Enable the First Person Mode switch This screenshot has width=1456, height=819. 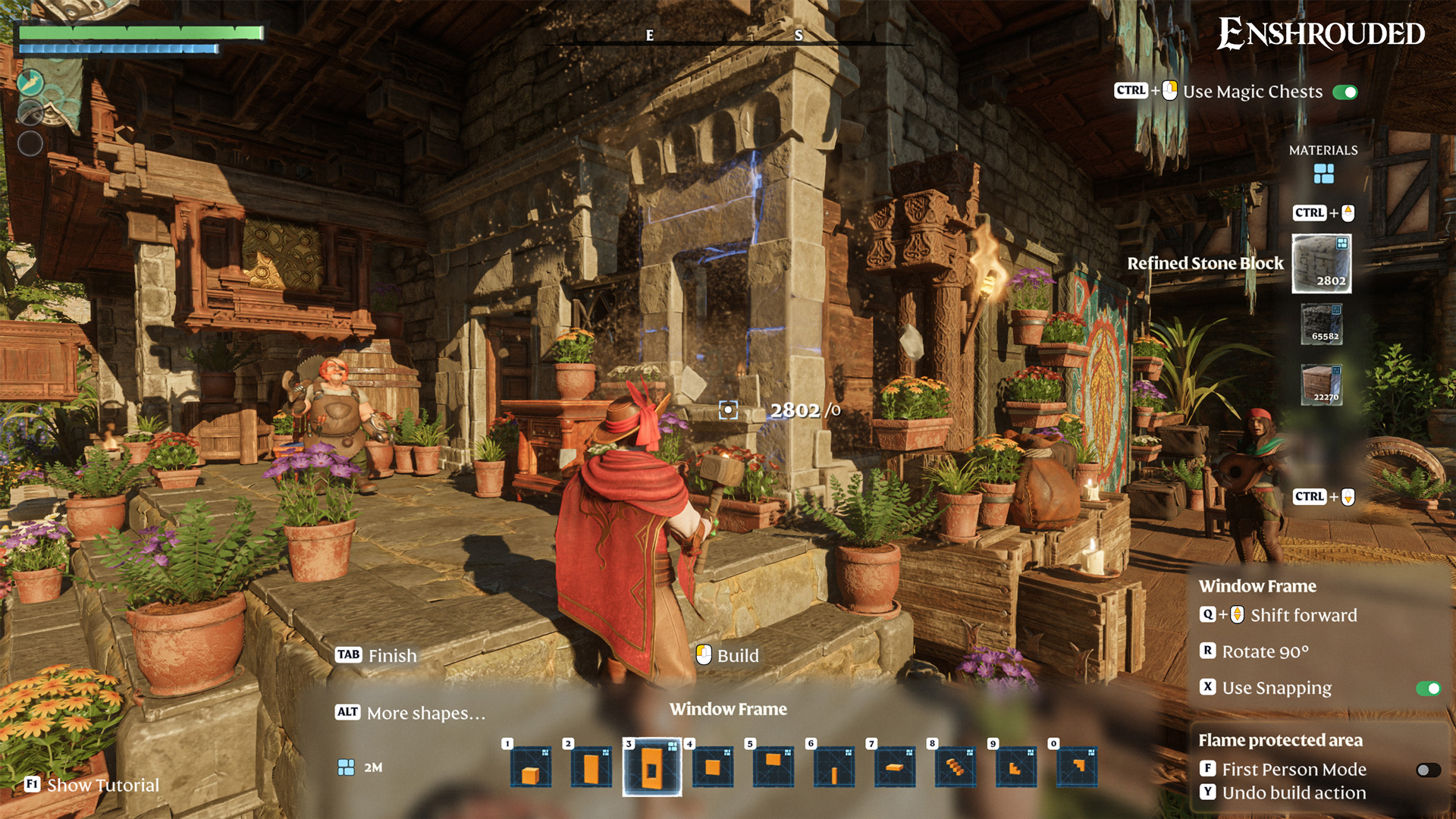[1428, 770]
